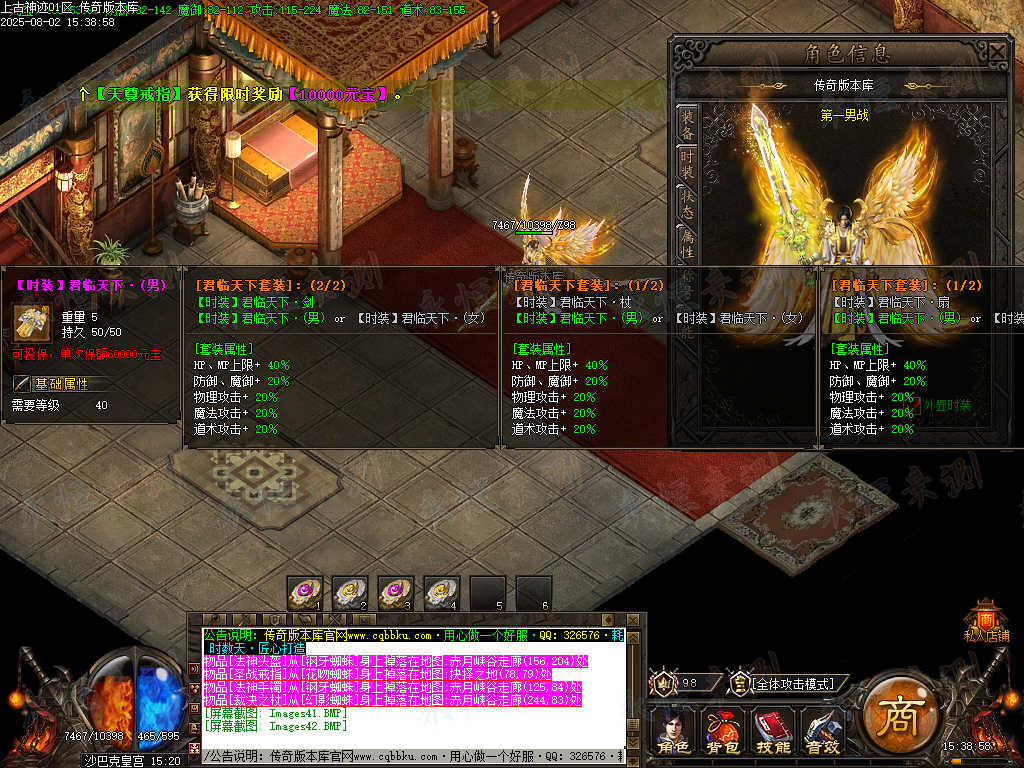Screen dimensions: 1024x768
Task: Activate the item in hotbar slot 4
Action: click(442, 593)
